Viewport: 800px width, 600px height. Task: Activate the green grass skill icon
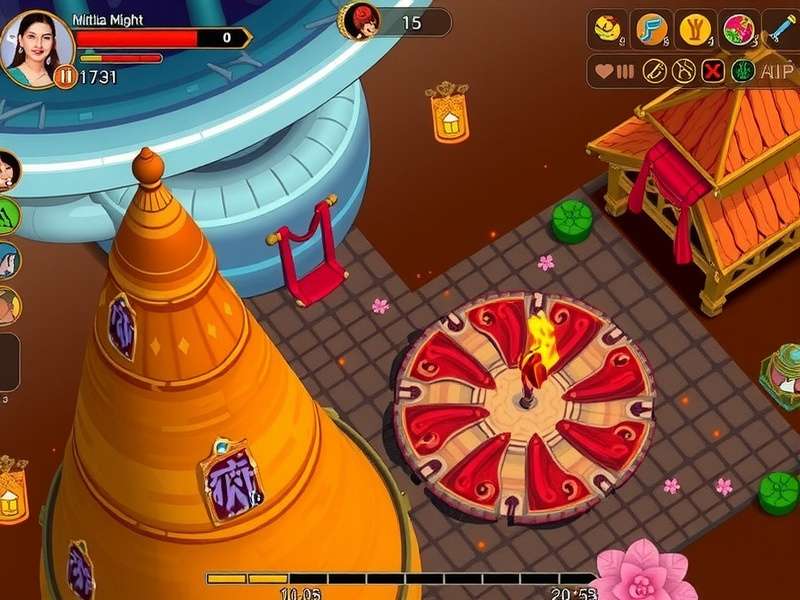pyautogui.click(x=742, y=71)
